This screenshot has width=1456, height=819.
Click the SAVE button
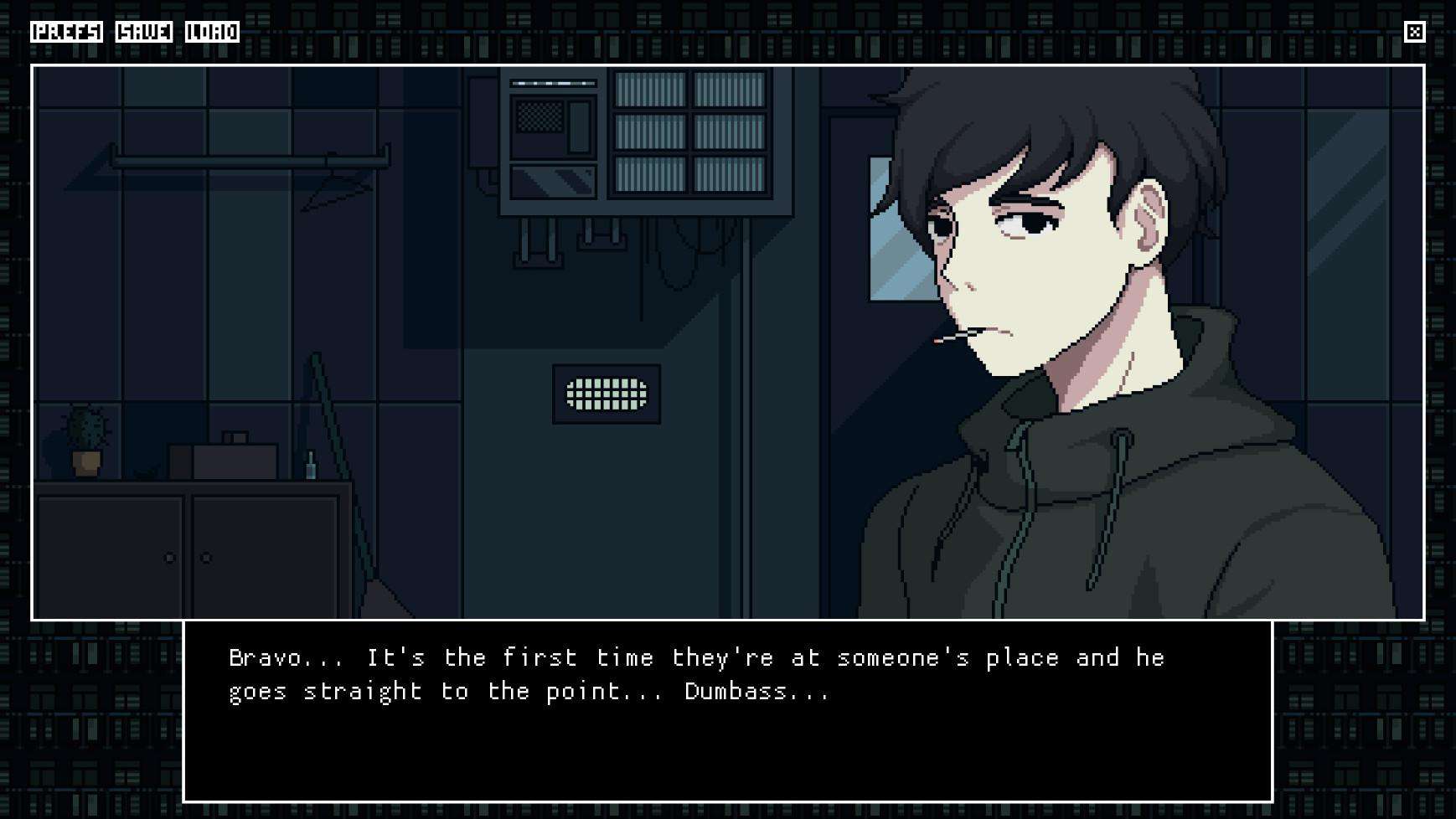click(143, 33)
